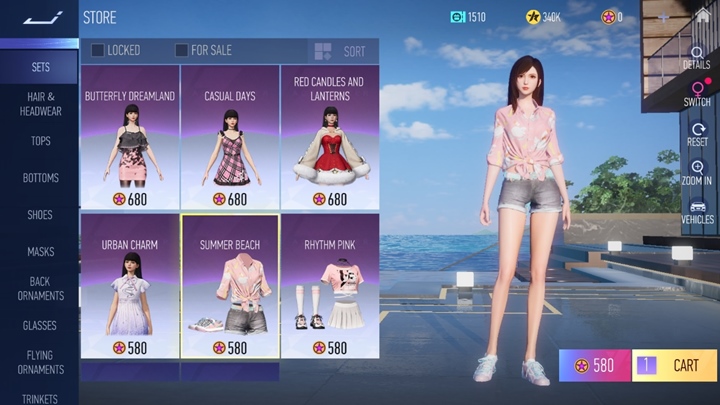Select the Urban Charm set
The width and height of the screenshot is (720, 405).
(130, 286)
